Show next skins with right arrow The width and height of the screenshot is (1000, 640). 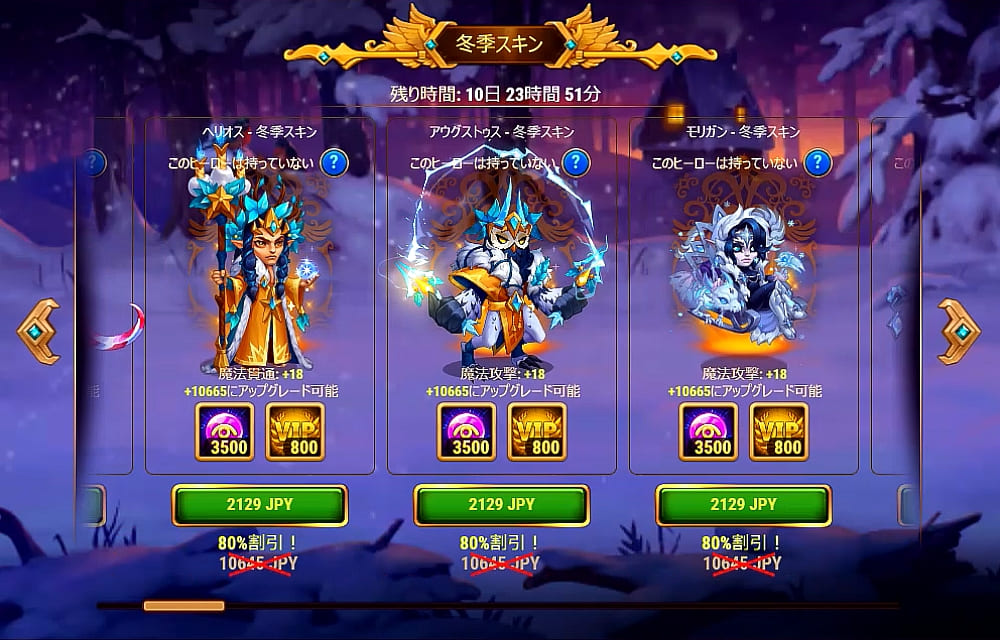click(958, 331)
